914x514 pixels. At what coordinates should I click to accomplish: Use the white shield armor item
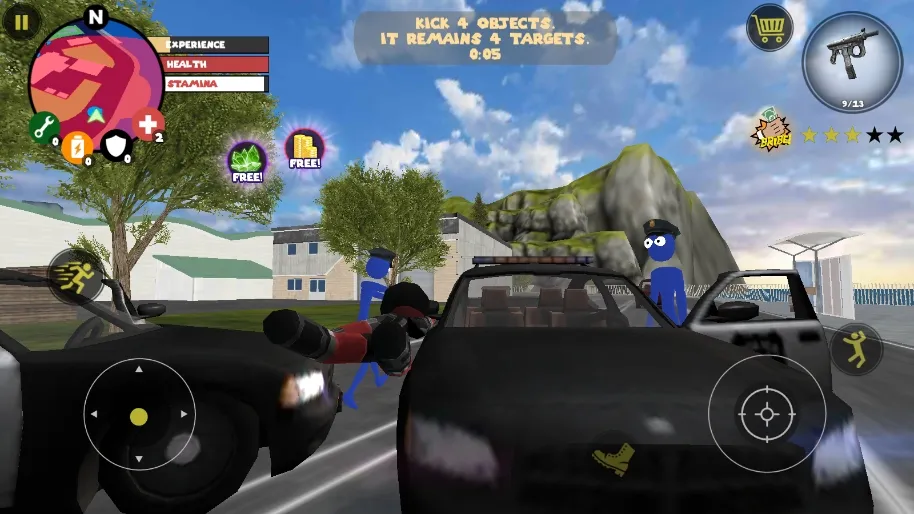pyautogui.click(x=117, y=147)
